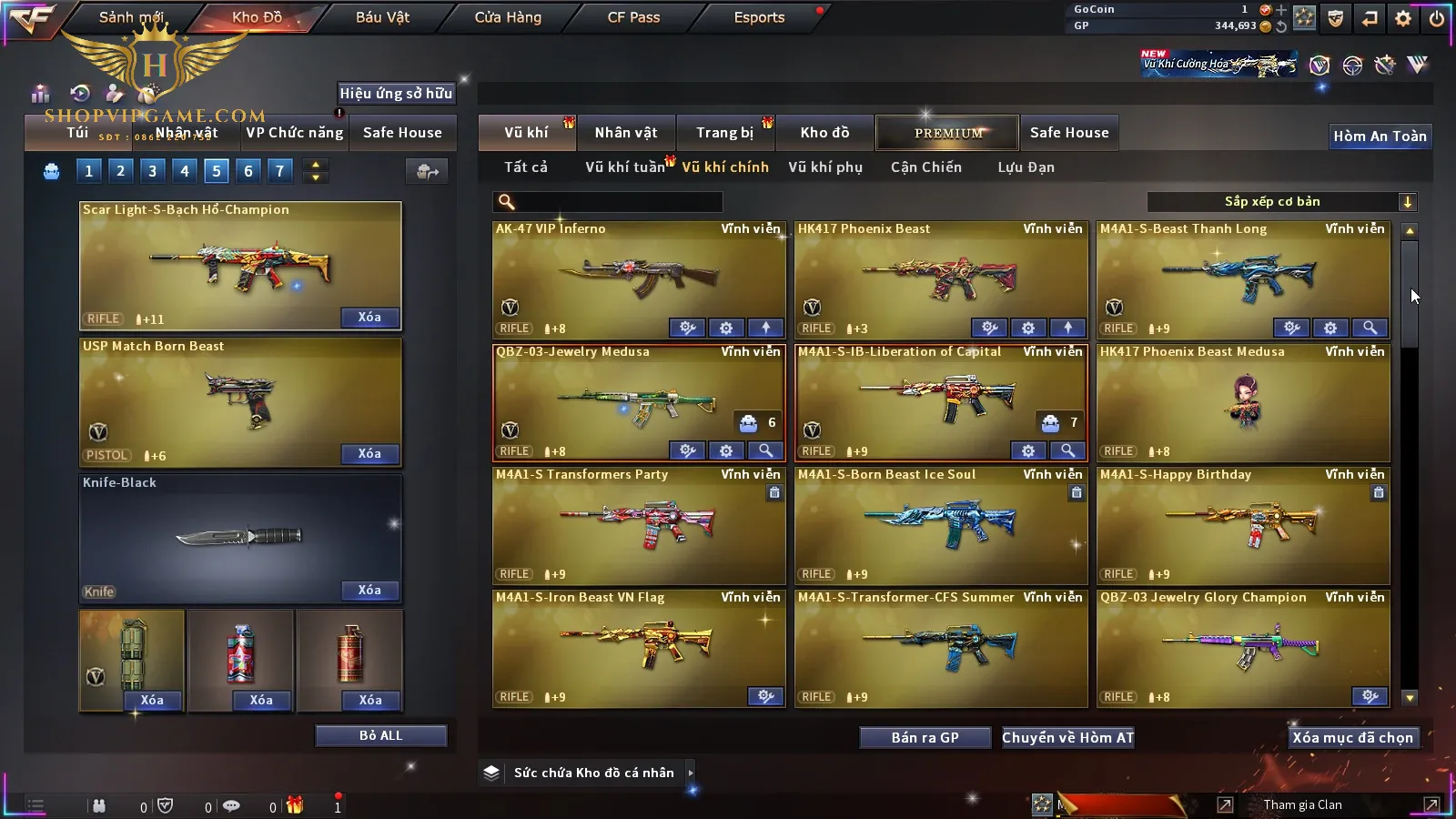Viewport: 1456px width, 819px height.
Task: Select bag slot number 5
Action: coord(217,171)
